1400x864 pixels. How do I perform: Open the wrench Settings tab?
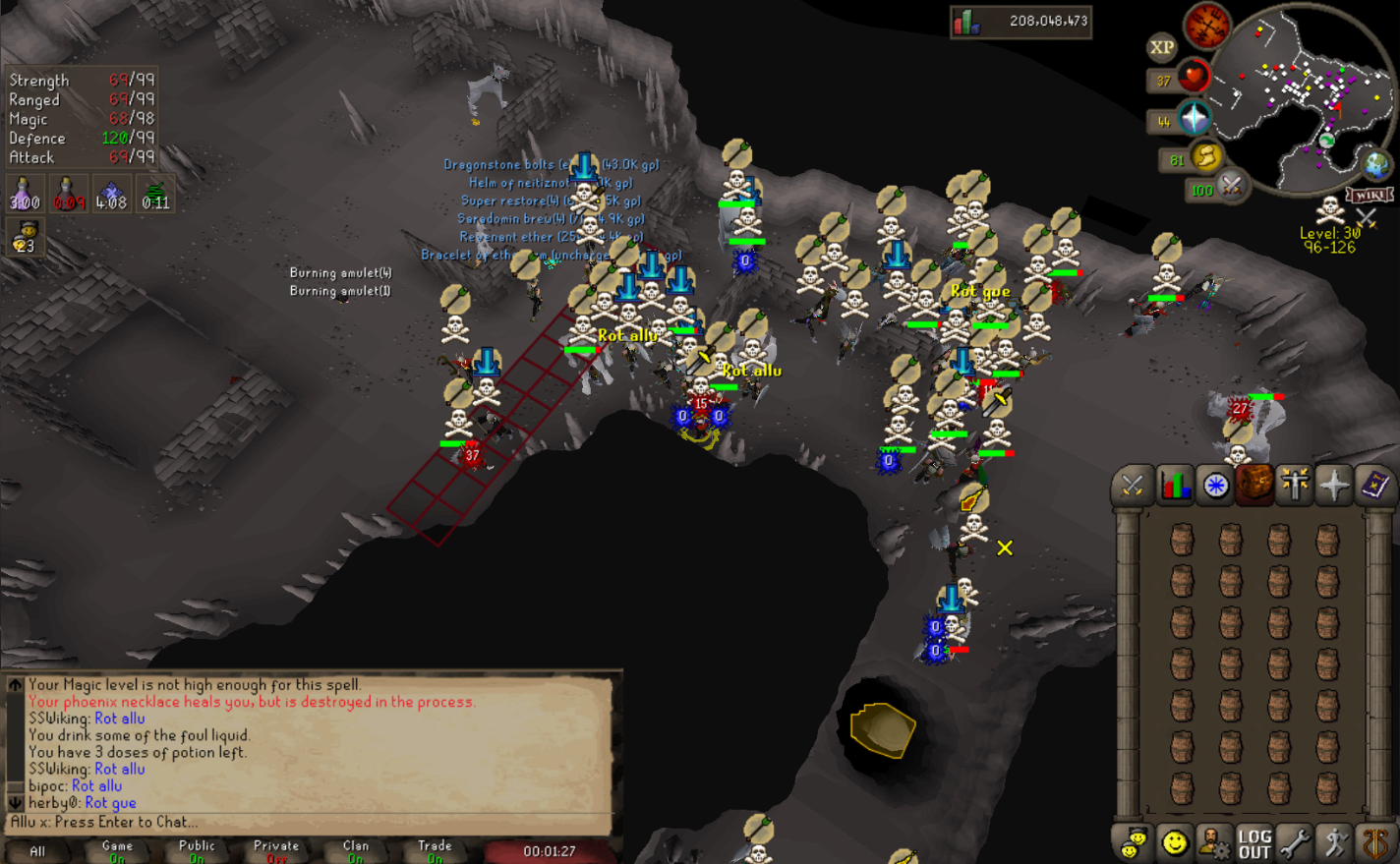pyautogui.click(x=1295, y=843)
